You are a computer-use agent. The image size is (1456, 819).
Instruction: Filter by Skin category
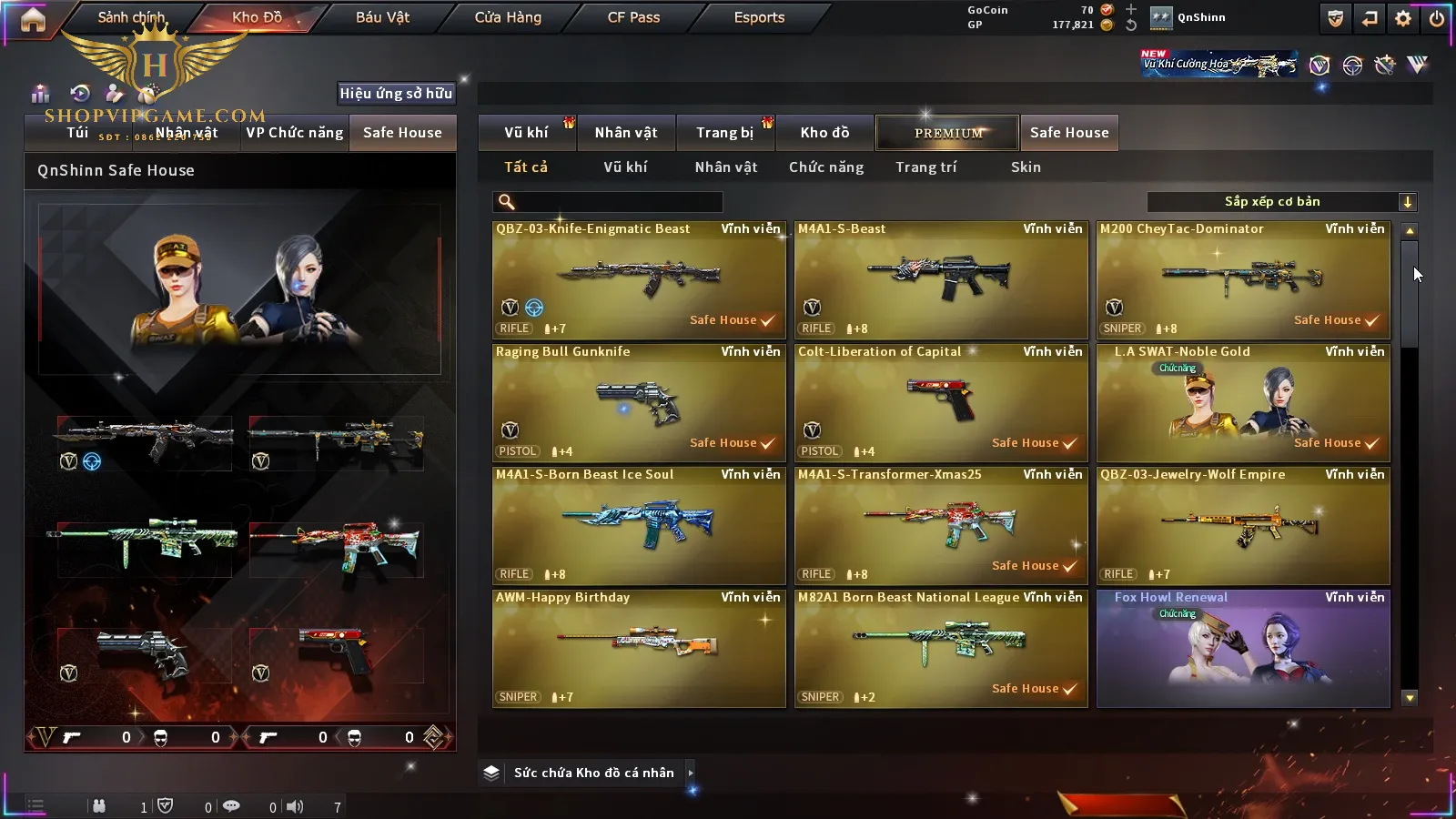click(1026, 167)
